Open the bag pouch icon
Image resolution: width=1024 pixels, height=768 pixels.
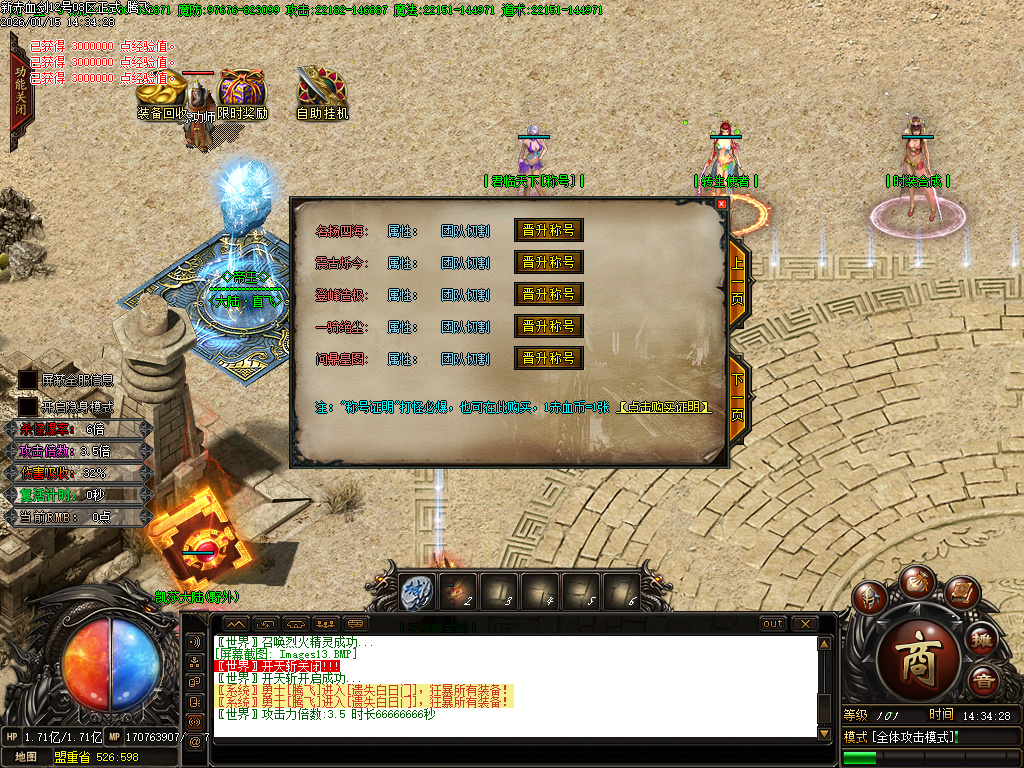point(916,581)
